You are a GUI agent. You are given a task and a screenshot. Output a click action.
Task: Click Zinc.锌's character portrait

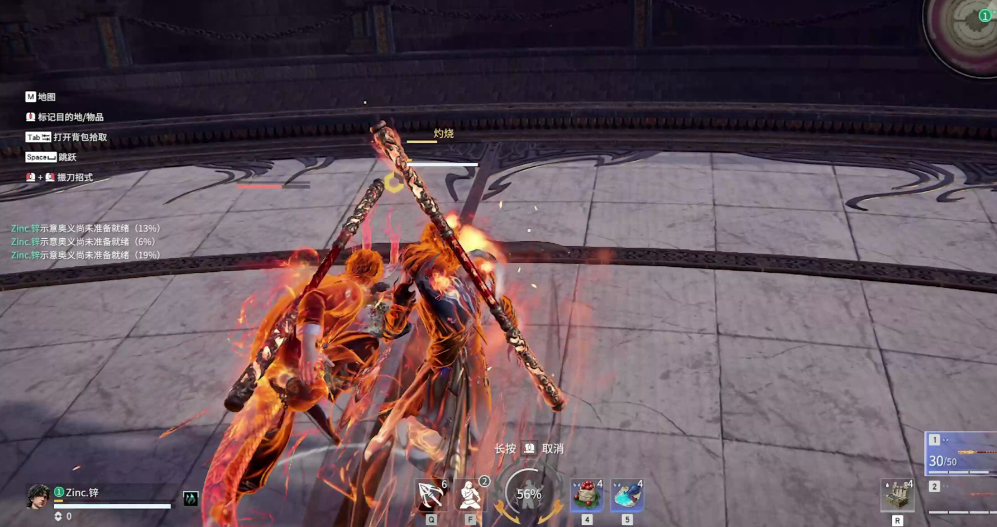coord(38,497)
